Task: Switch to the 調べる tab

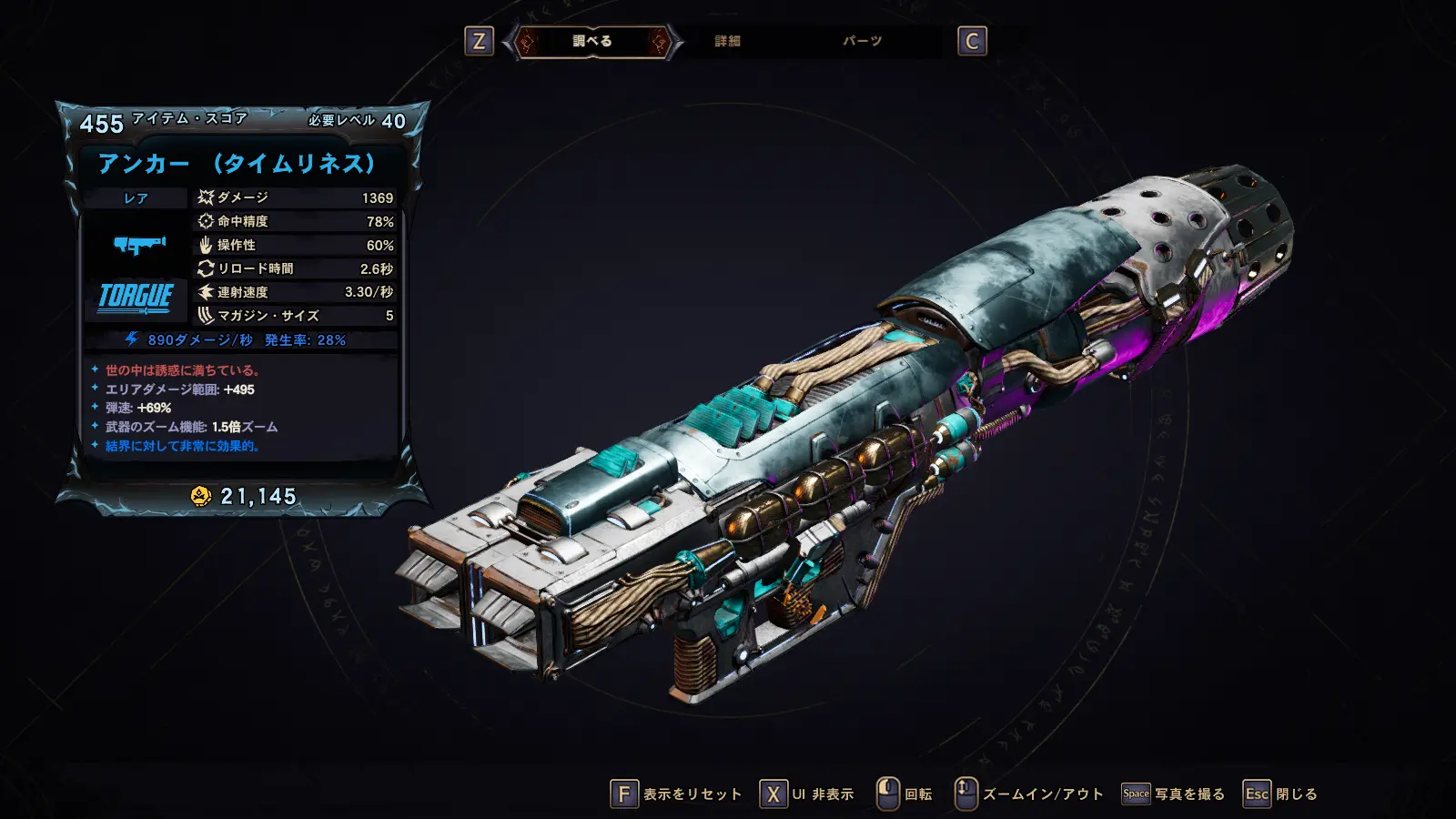Action: 592,42
